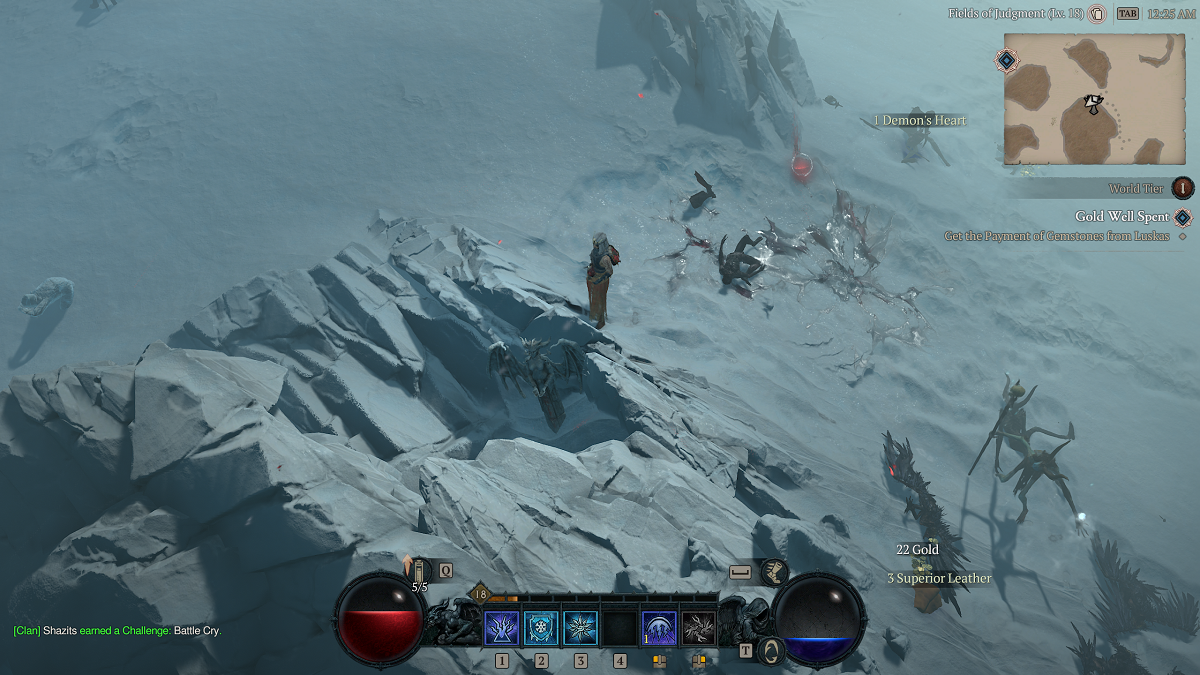The height and width of the screenshot is (675, 1200).
Task: Open the clan chat message line
Action: click(x=117, y=631)
